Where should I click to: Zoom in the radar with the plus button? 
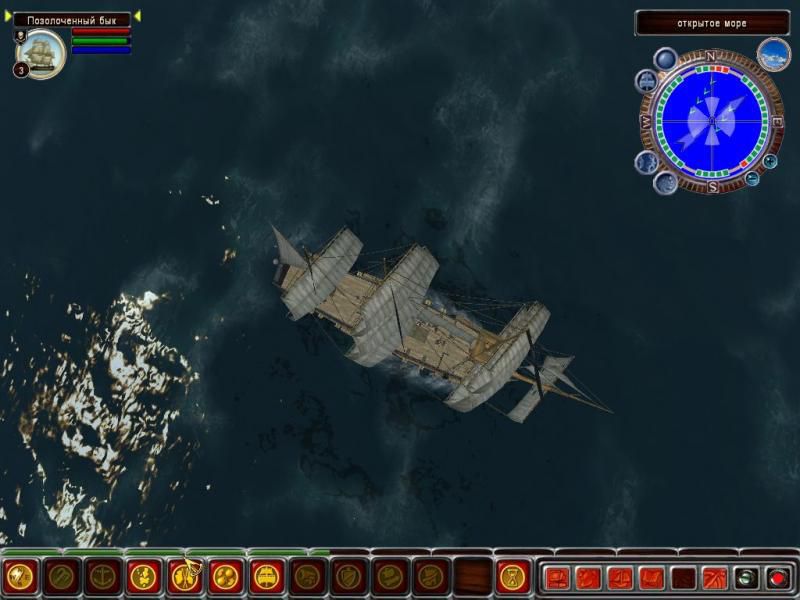(x=770, y=161)
